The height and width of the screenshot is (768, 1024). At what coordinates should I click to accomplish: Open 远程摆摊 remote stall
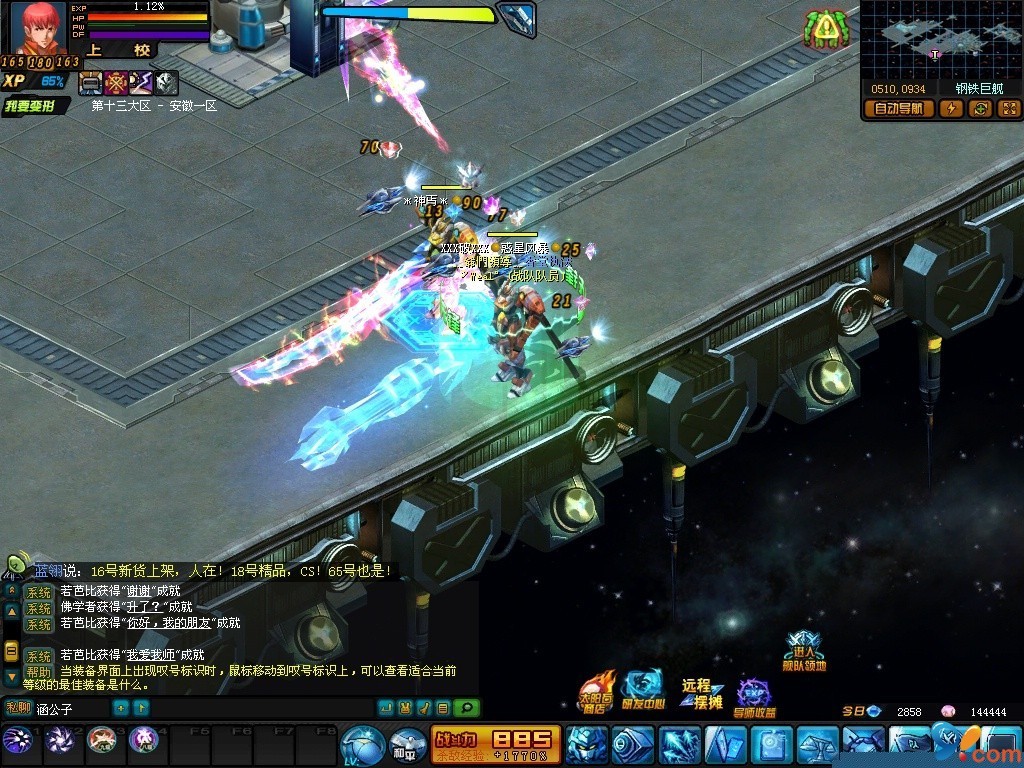[x=702, y=692]
